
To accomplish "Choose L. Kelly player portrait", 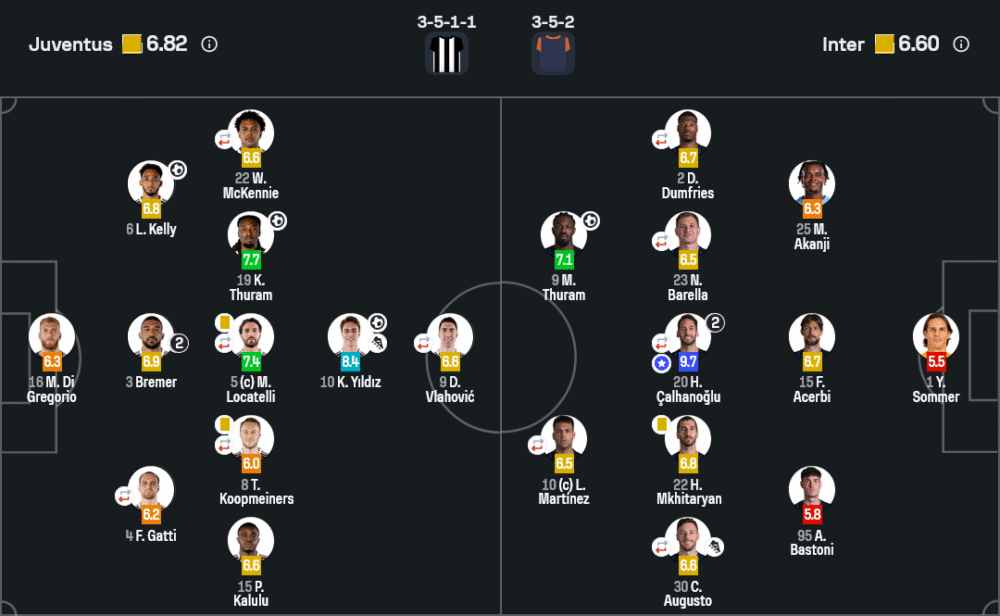I will point(151,184).
